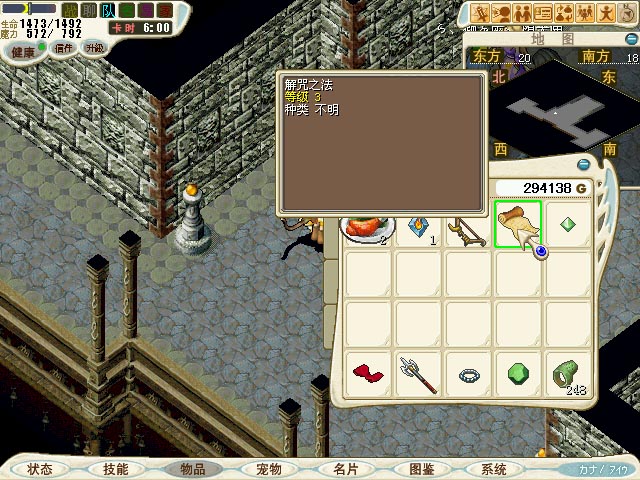Open the 系统 system menu
Viewport: 640px width, 480px height.
(x=494, y=468)
